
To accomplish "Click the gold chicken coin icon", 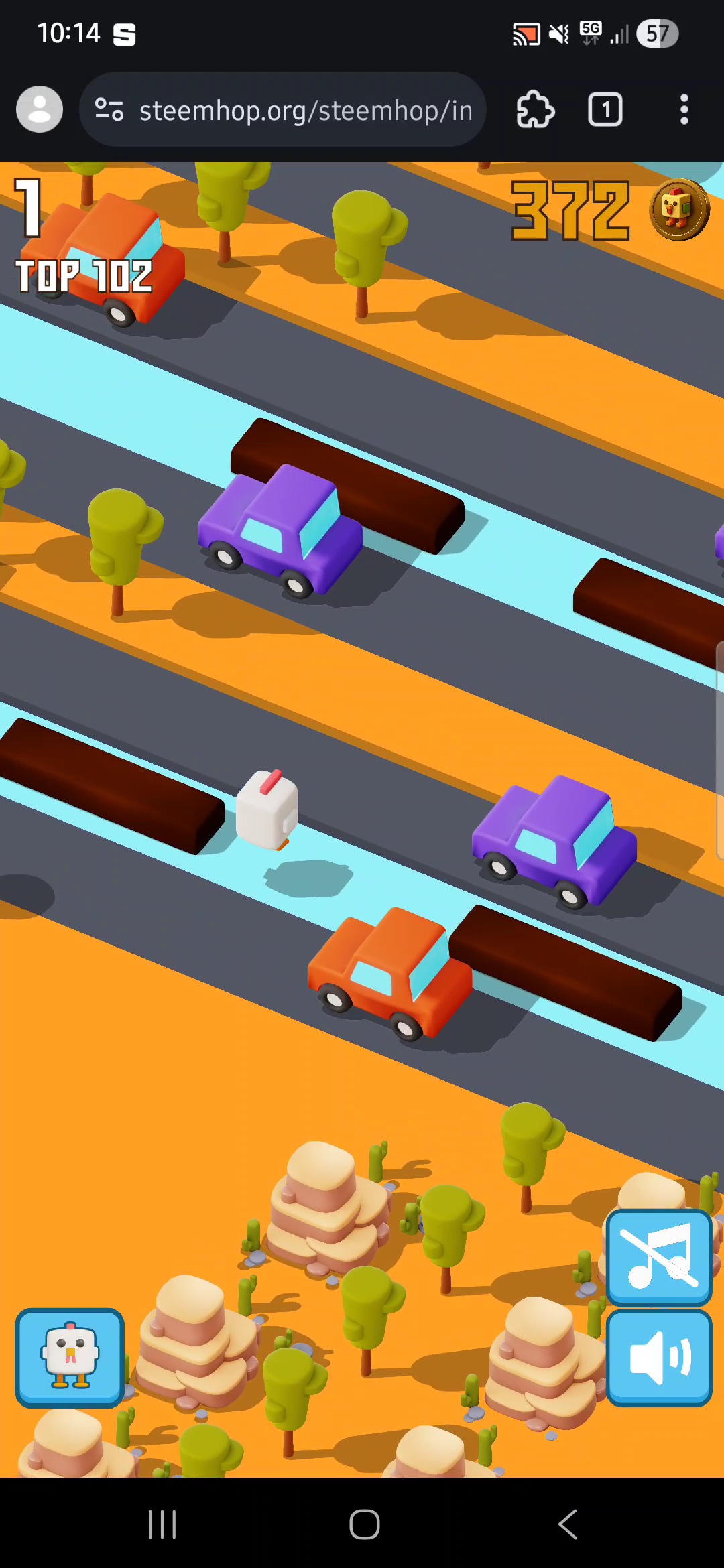I will coord(678,209).
